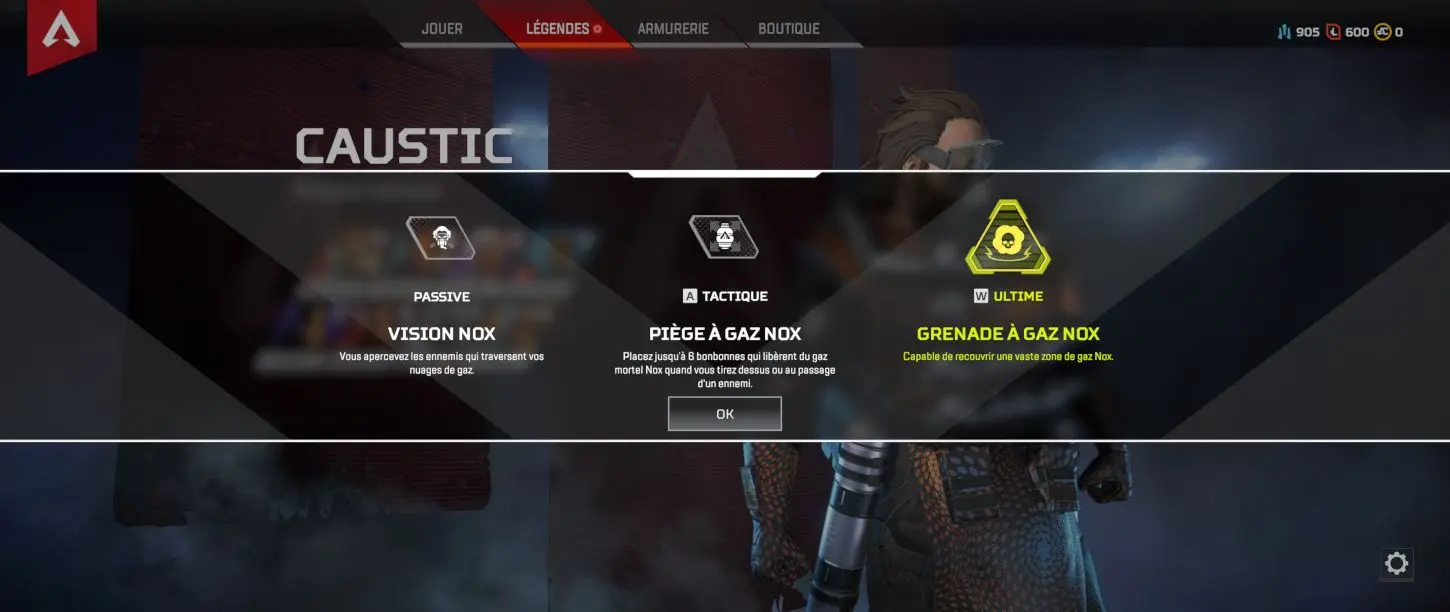Switch to the Jouer tab
Screen dimensions: 1450x612
coord(442,29)
